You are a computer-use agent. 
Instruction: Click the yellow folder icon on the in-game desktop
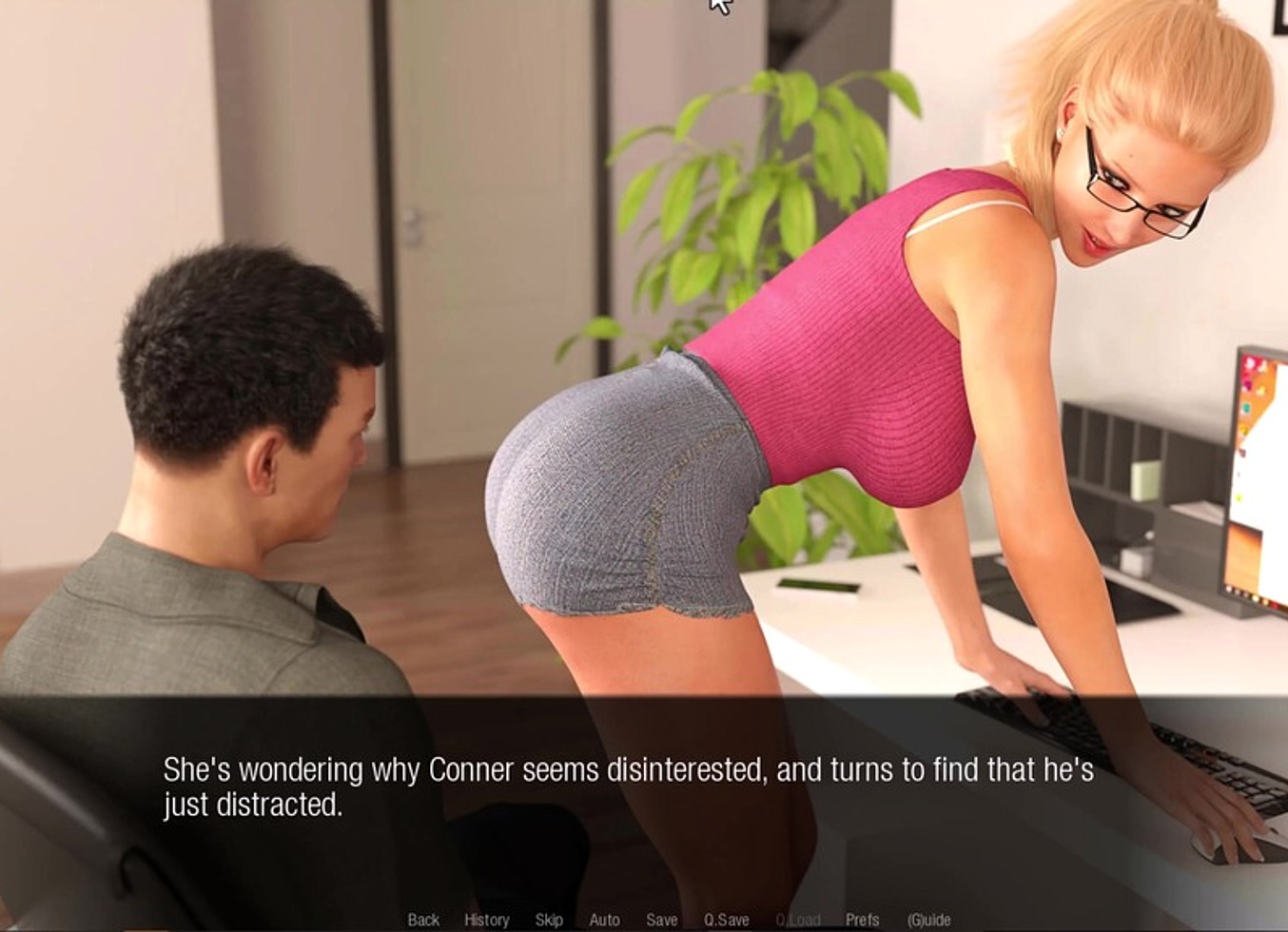(x=1245, y=429)
